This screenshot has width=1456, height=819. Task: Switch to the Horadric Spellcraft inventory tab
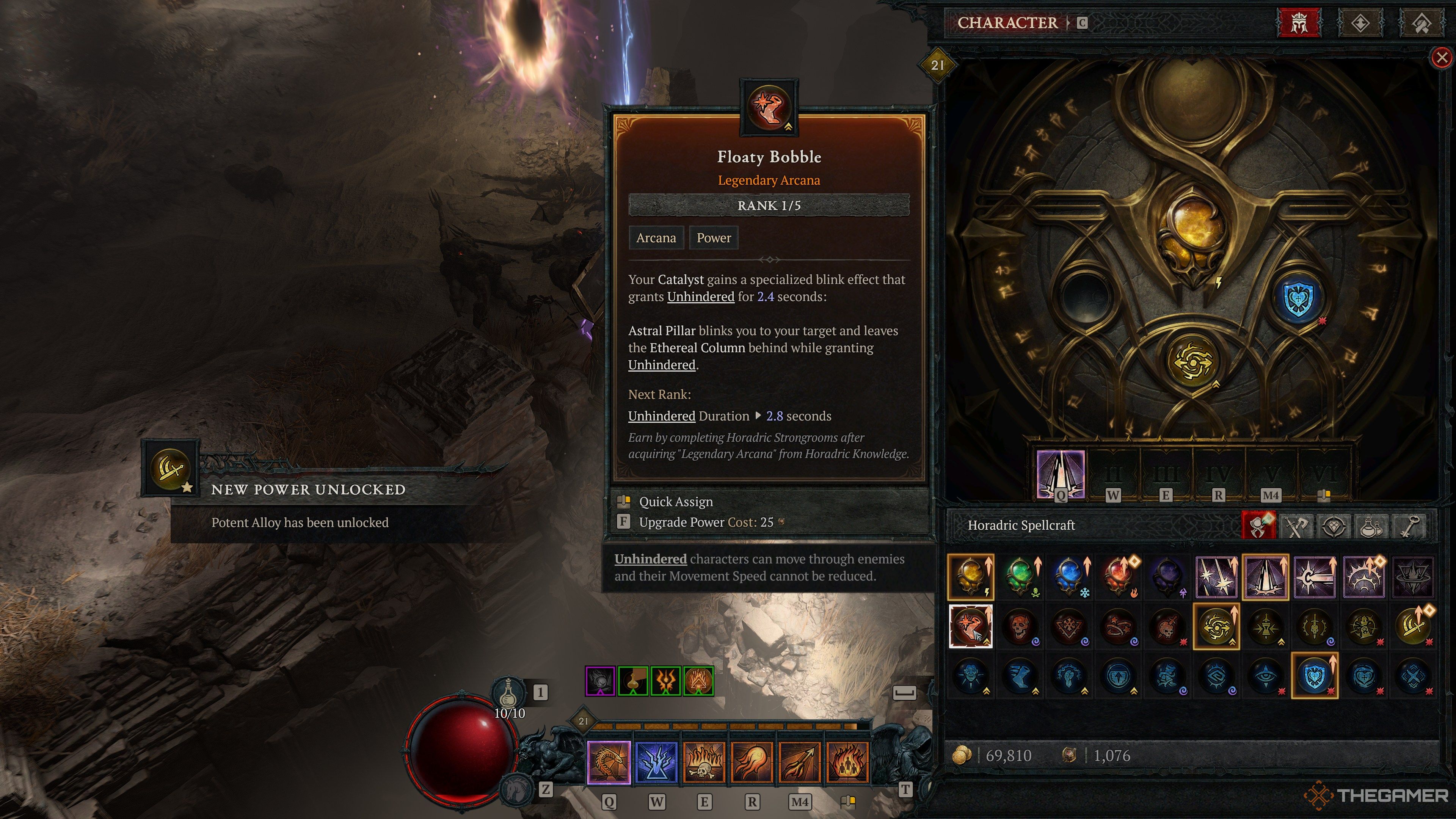pos(1259,526)
